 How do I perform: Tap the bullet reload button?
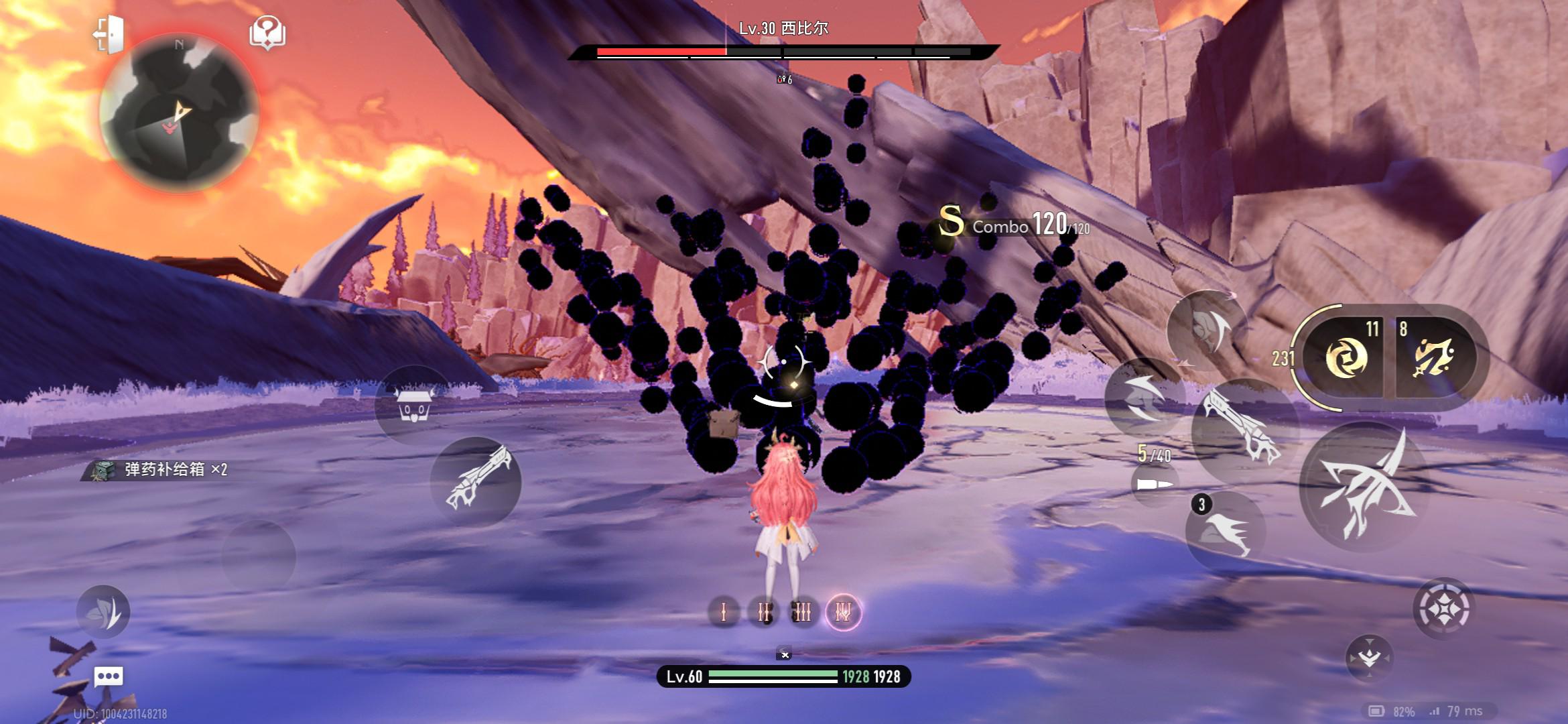[x=1155, y=484]
